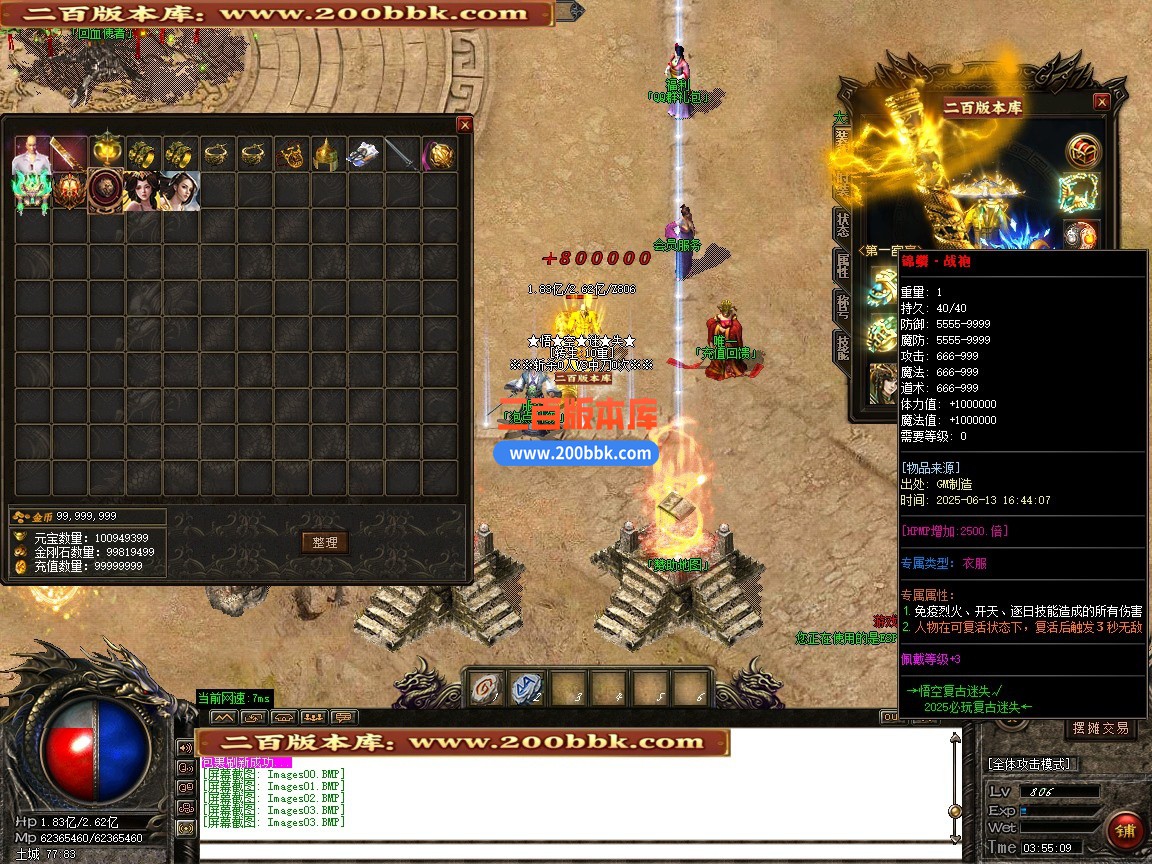Image resolution: width=1152 pixels, height=864 pixels.
Task: Activate the blue rune in hotbar slot 2
Action: coord(527,688)
